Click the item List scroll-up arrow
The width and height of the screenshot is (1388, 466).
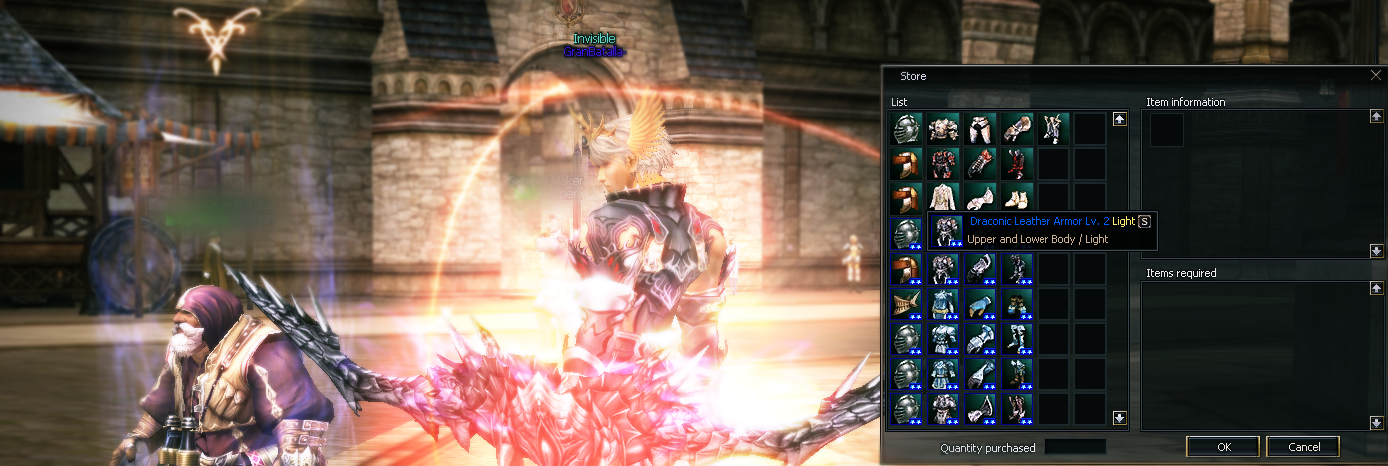point(1120,119)
